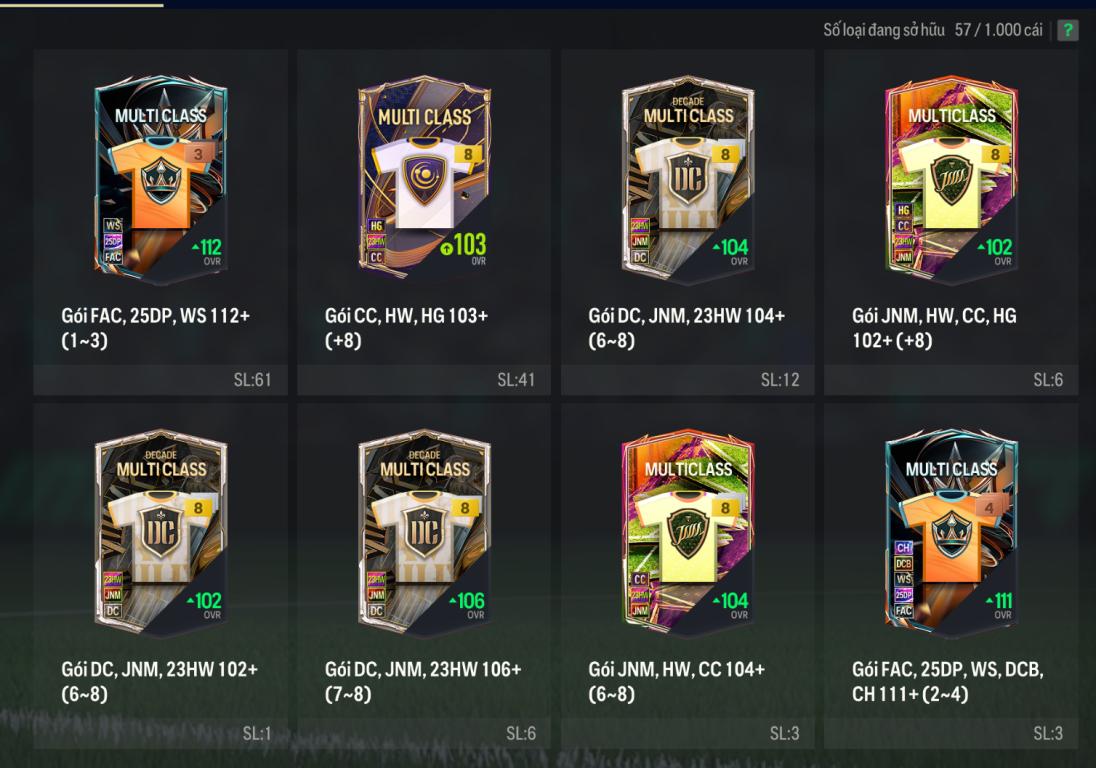Choose the Gói DC, JNM, 23HW 104+ pack

click(688, 180)
